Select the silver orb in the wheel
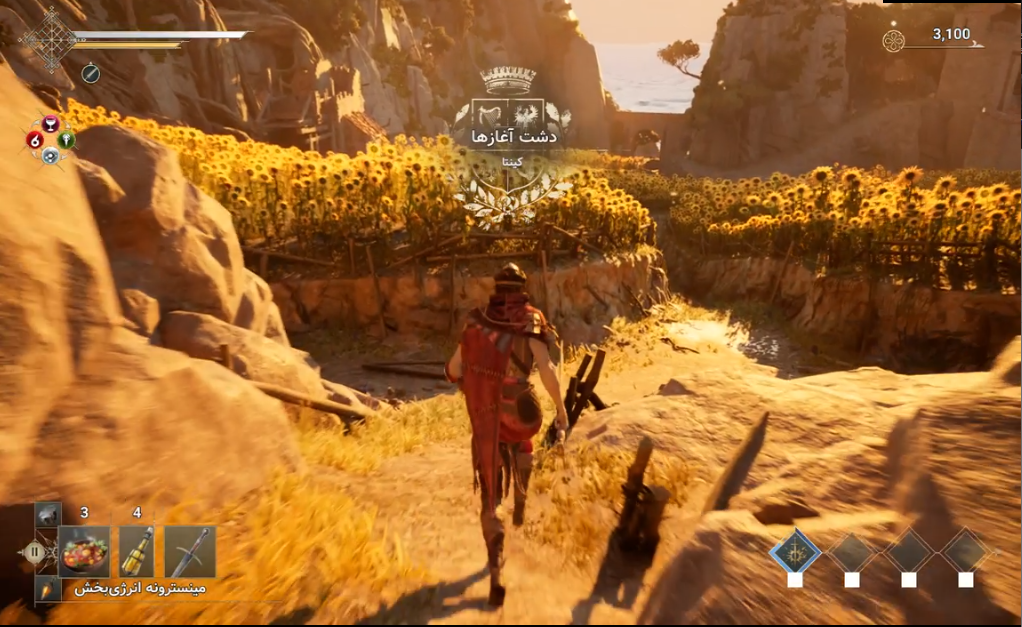Screen dimensions: 1022x627 (51, 156)
